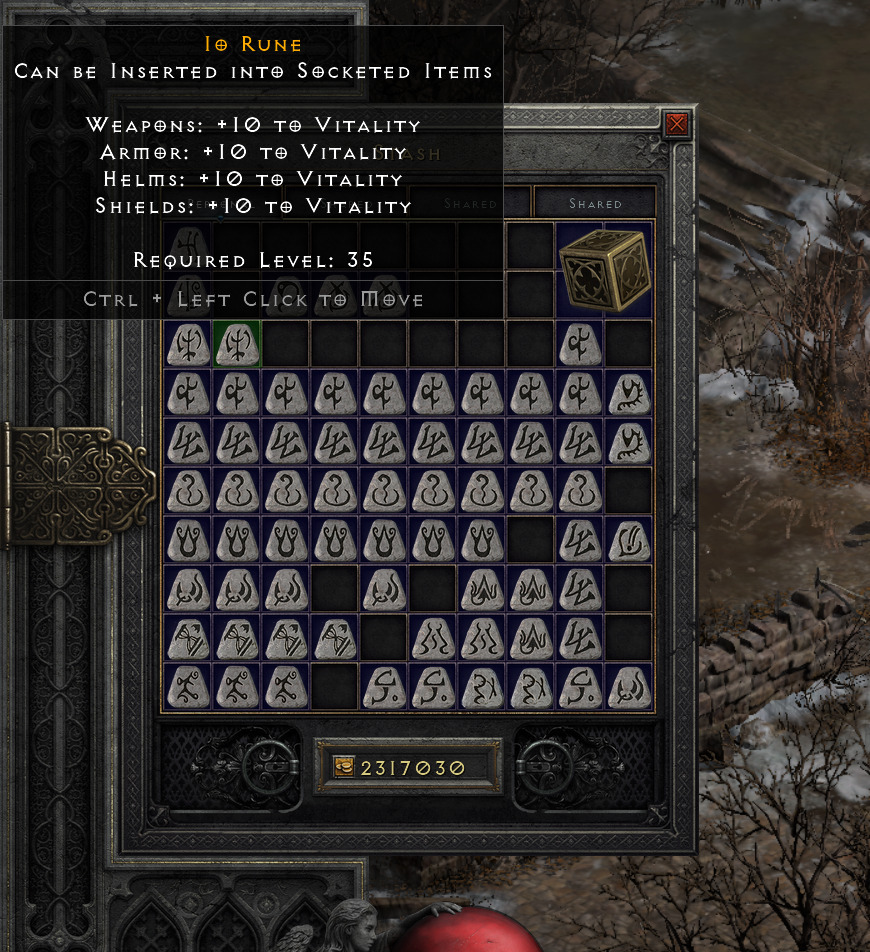
Task: Pick up the unhighlighted Io rune
Action: [187, 343]
